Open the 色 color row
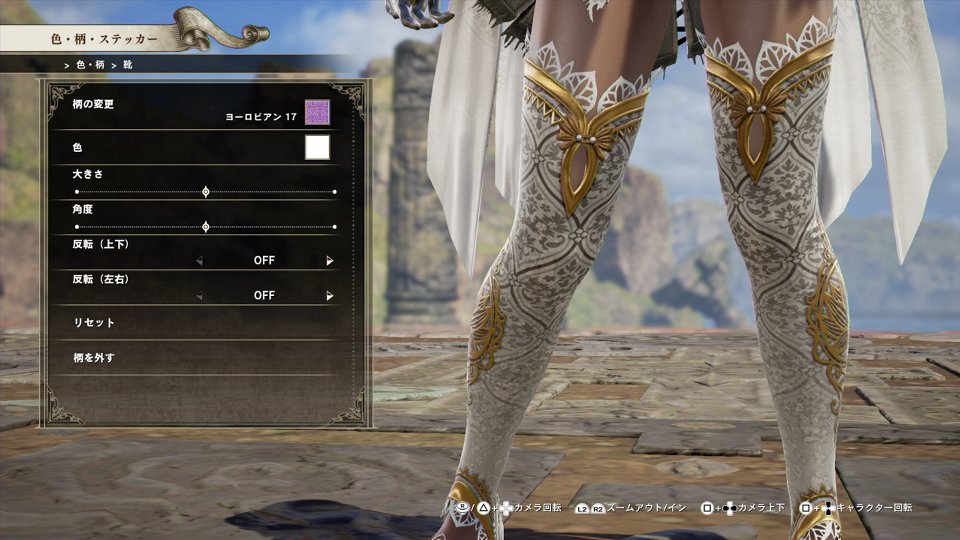The height and width of the screenshot is (540, 960). [150, 148]
